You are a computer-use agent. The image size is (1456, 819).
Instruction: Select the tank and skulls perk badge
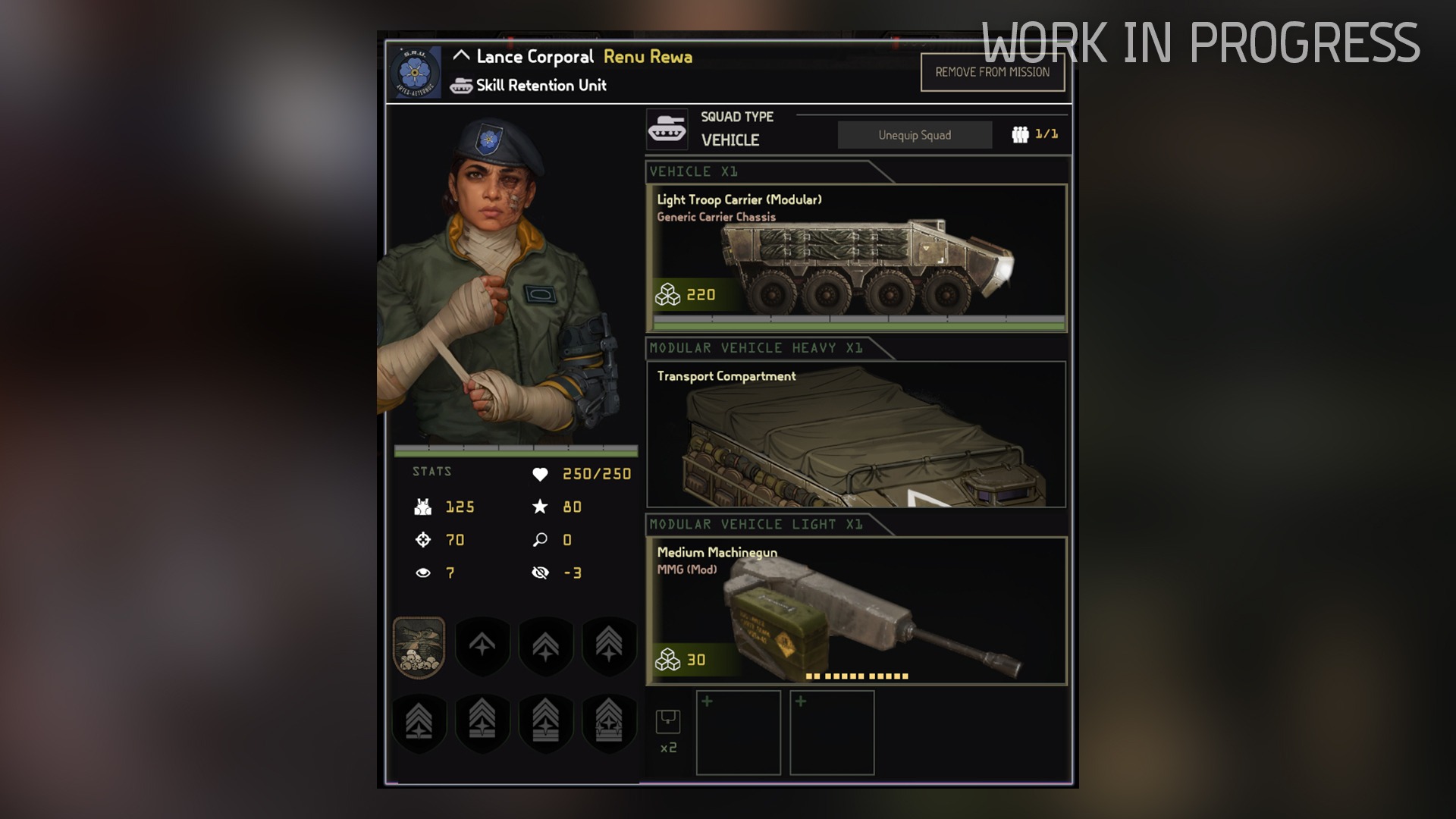point(419,647)
